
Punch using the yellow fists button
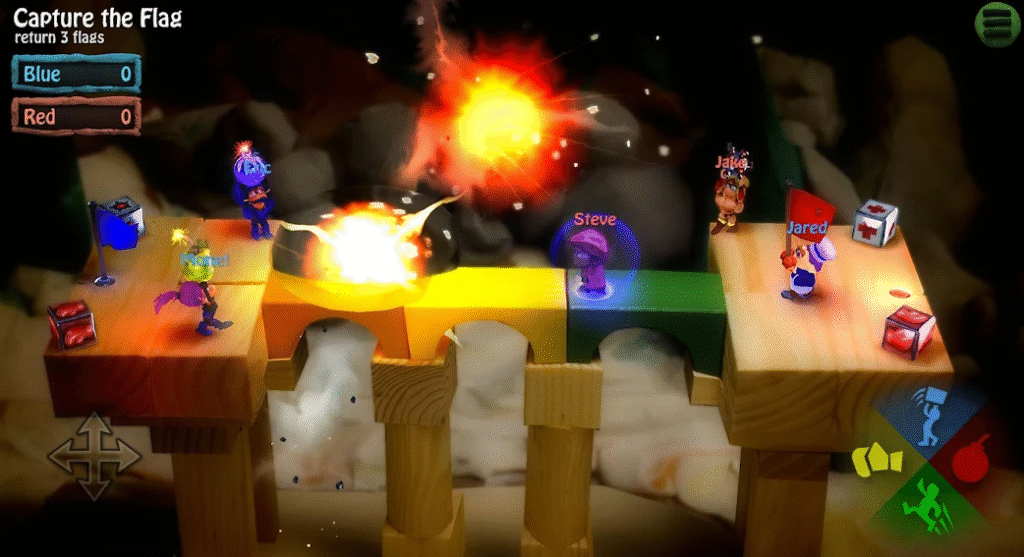(x=877, y=459)
